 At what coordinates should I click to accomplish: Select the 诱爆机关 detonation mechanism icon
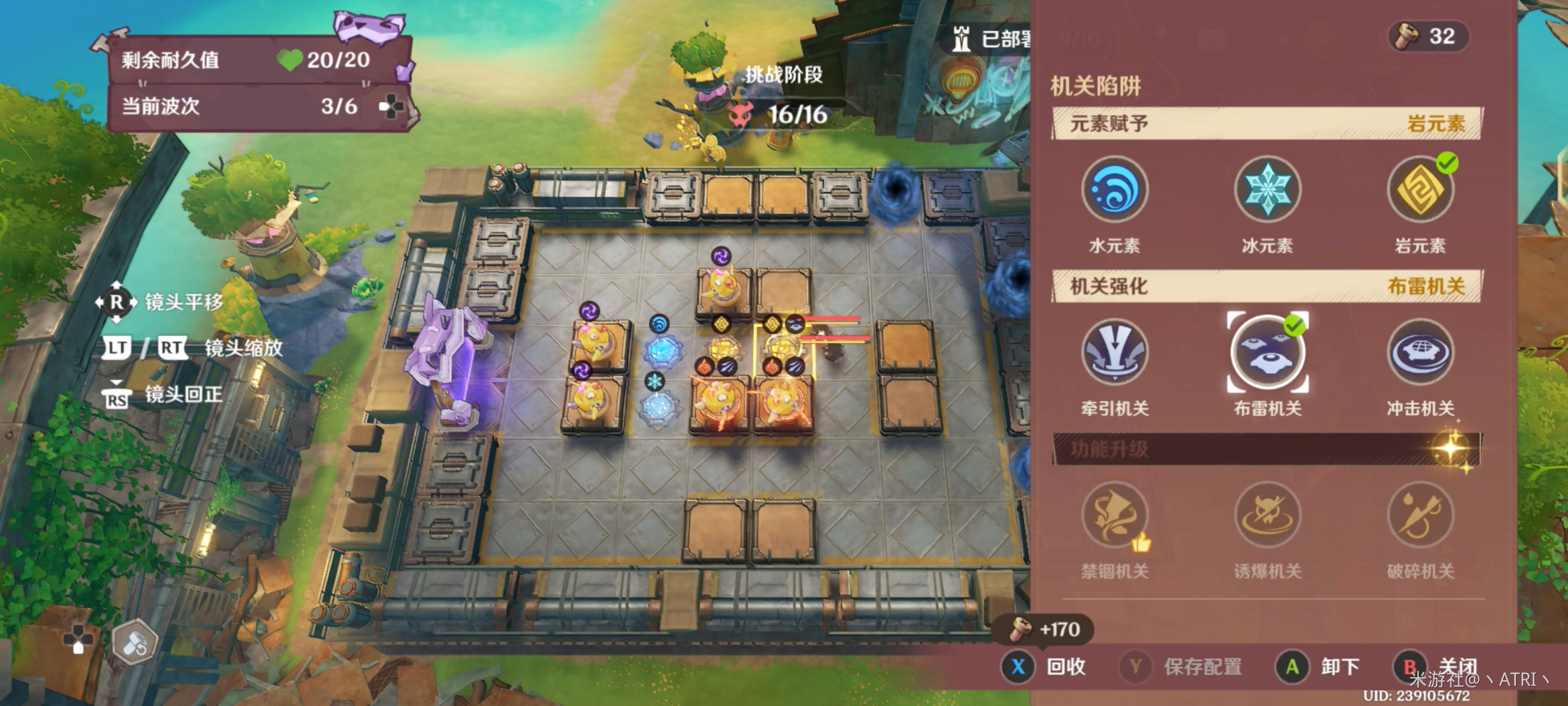pos(1267,516)
